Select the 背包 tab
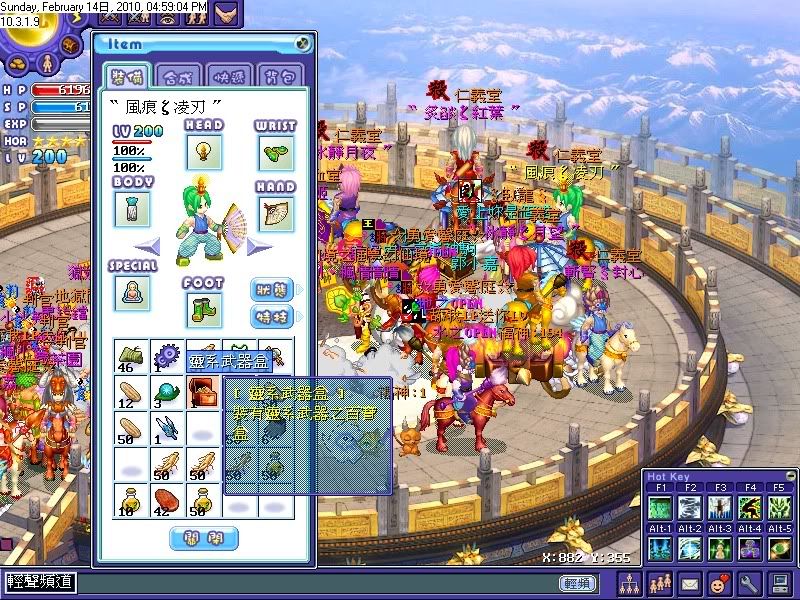 tap(276, 75)
